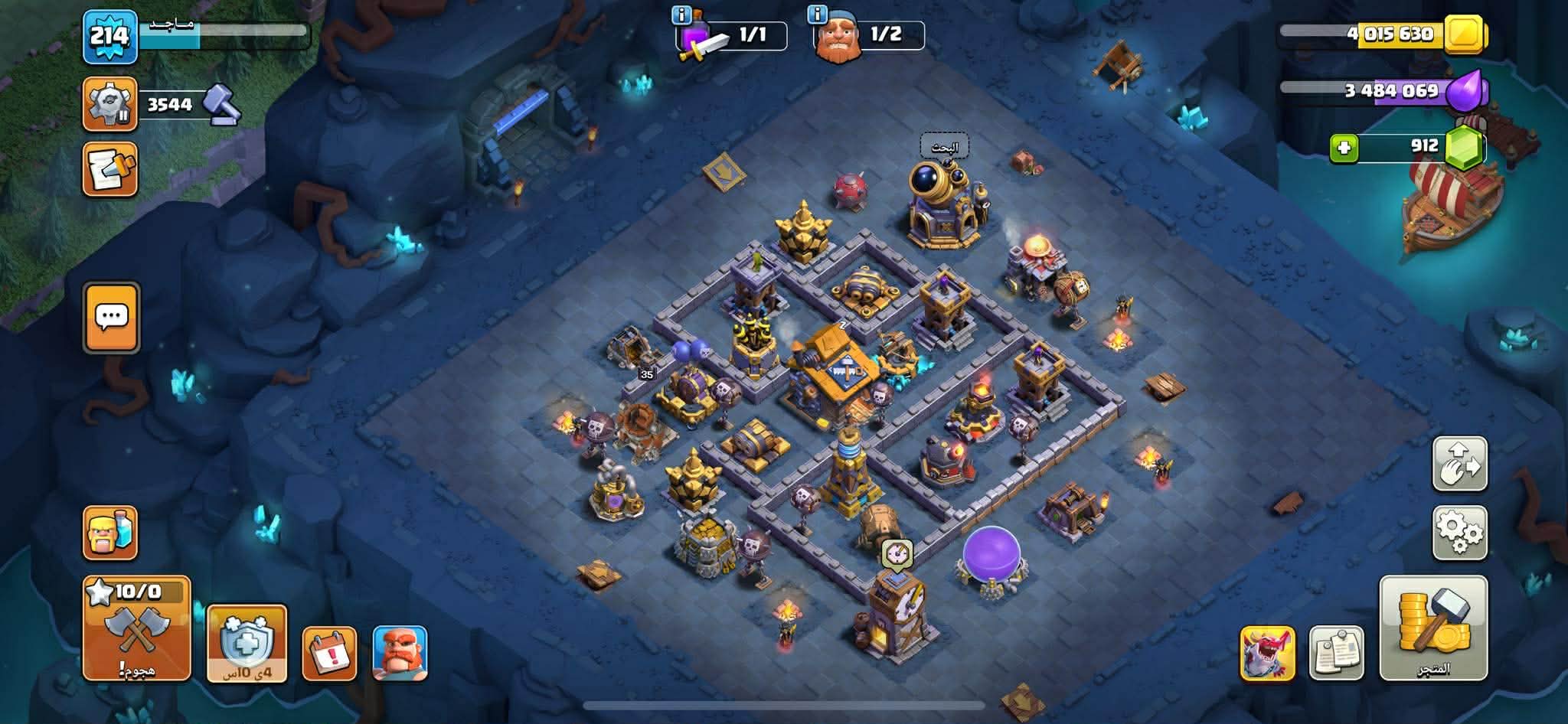Collect the clock tower boost bubble
The image size is (1568, 724).
click(897, 554)
